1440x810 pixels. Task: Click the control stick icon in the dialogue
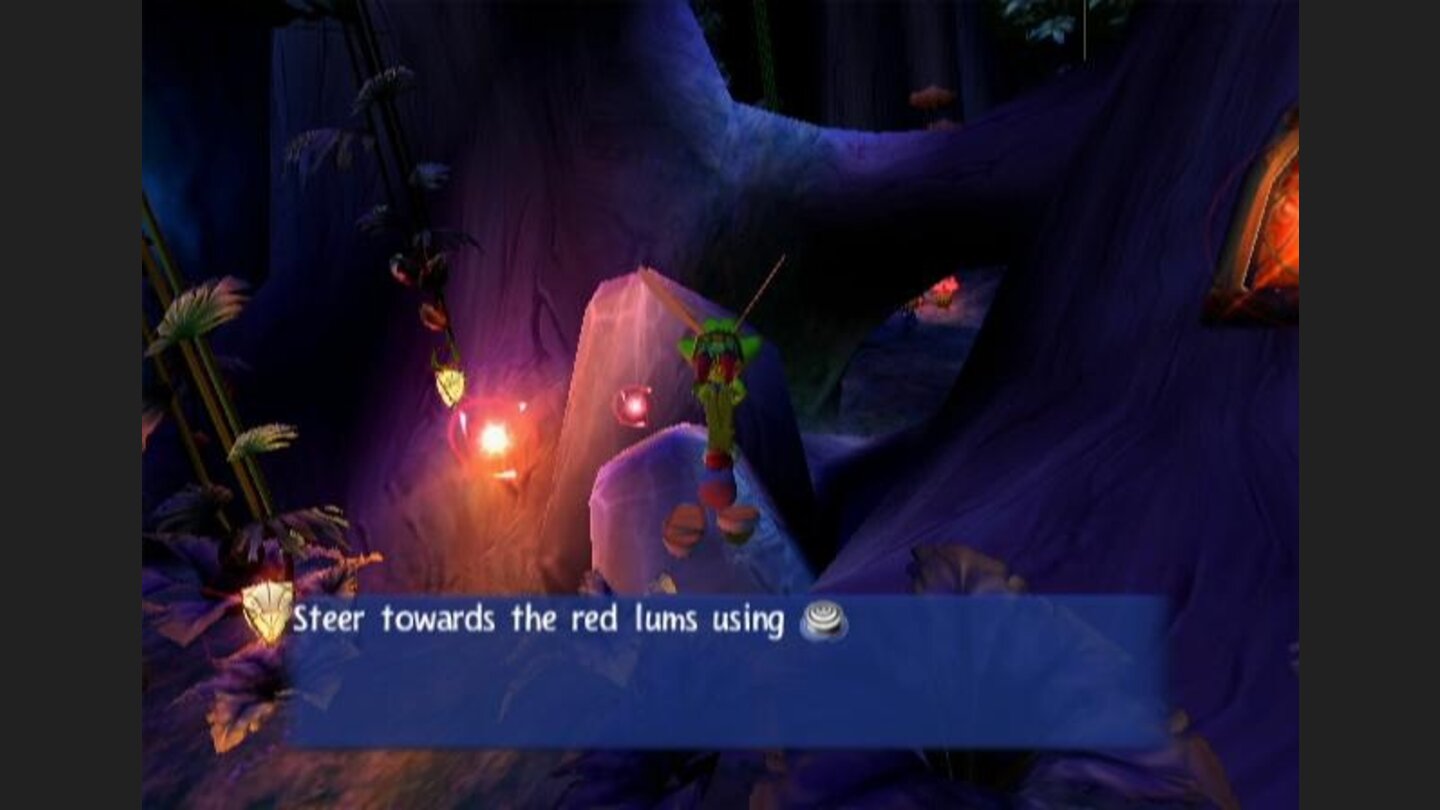point(823,620)
